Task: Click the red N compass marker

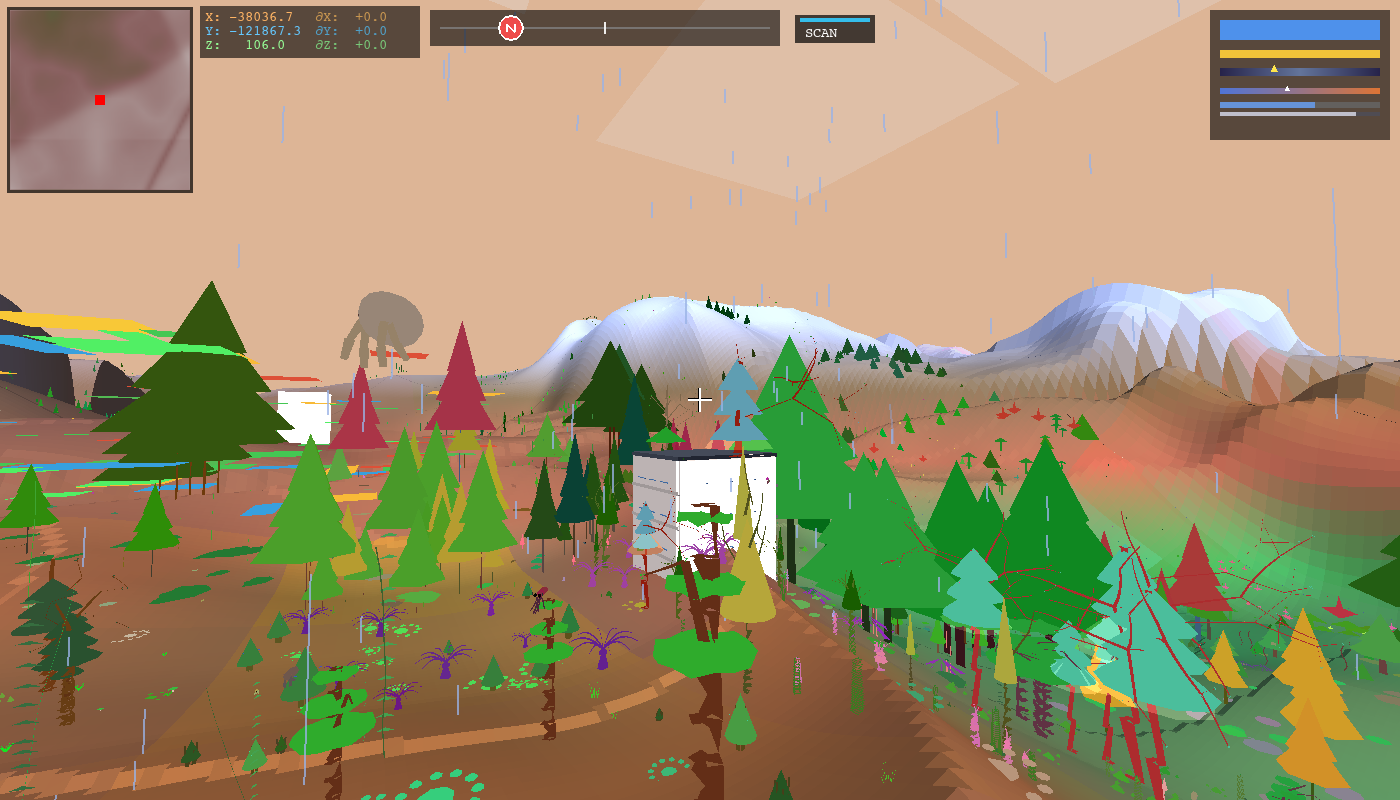Action: [x=511, y=28]
